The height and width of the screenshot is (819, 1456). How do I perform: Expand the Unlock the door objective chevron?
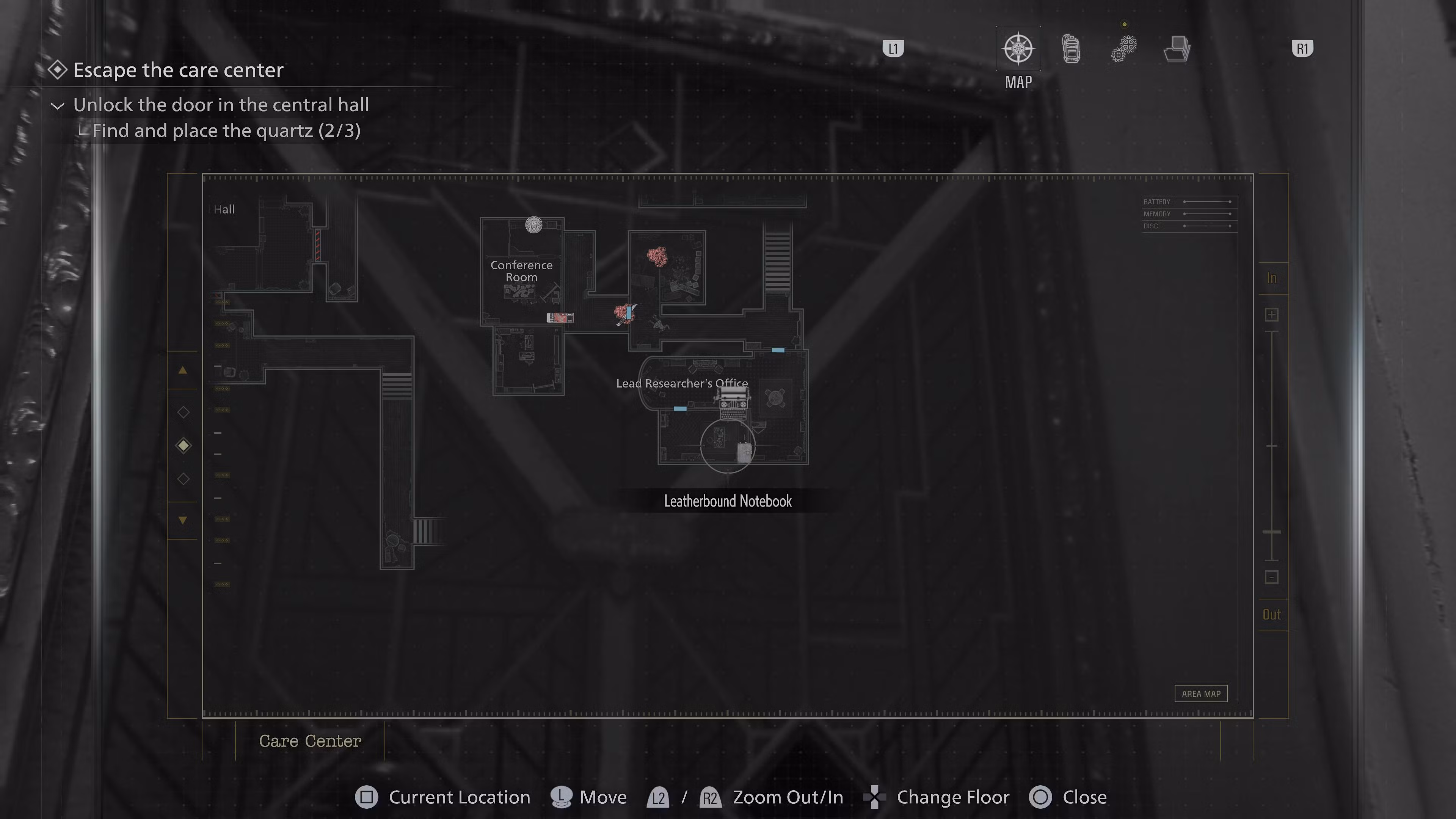[57, 106]
